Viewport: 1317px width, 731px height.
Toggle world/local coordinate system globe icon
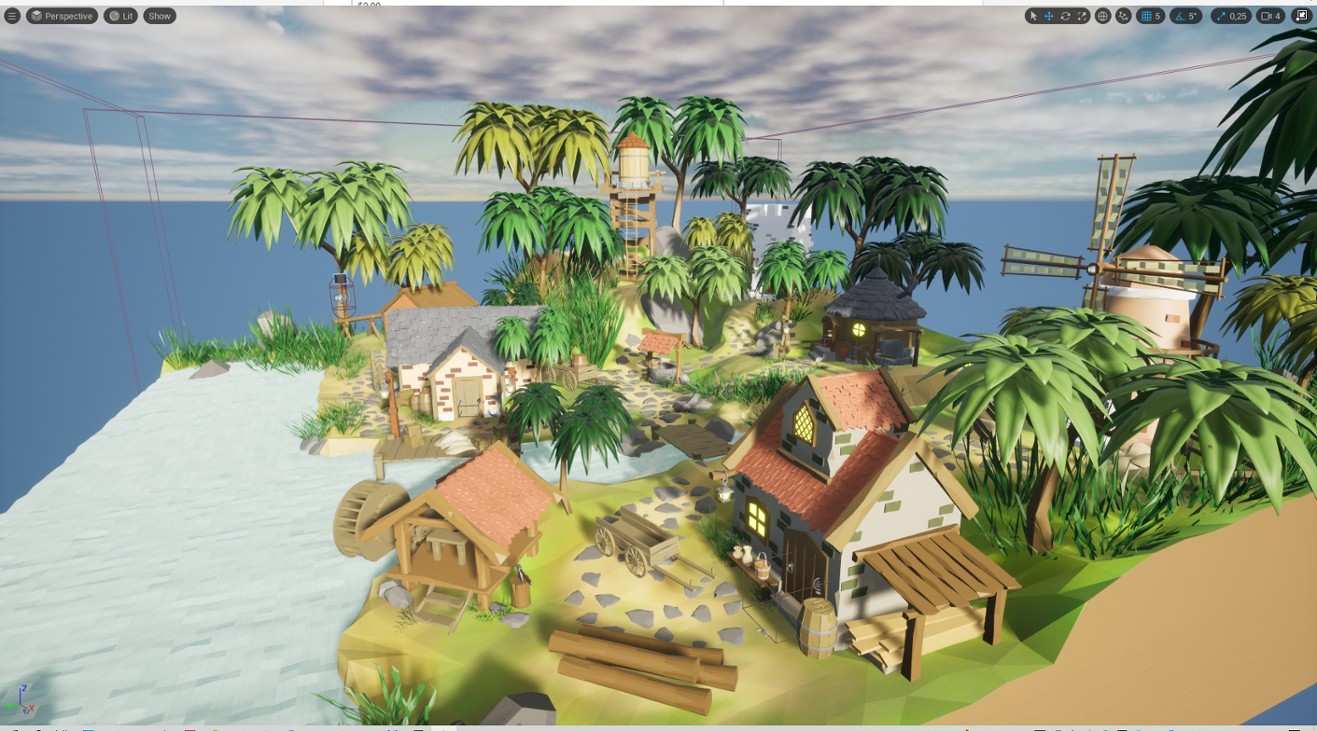coord(1103,15)
